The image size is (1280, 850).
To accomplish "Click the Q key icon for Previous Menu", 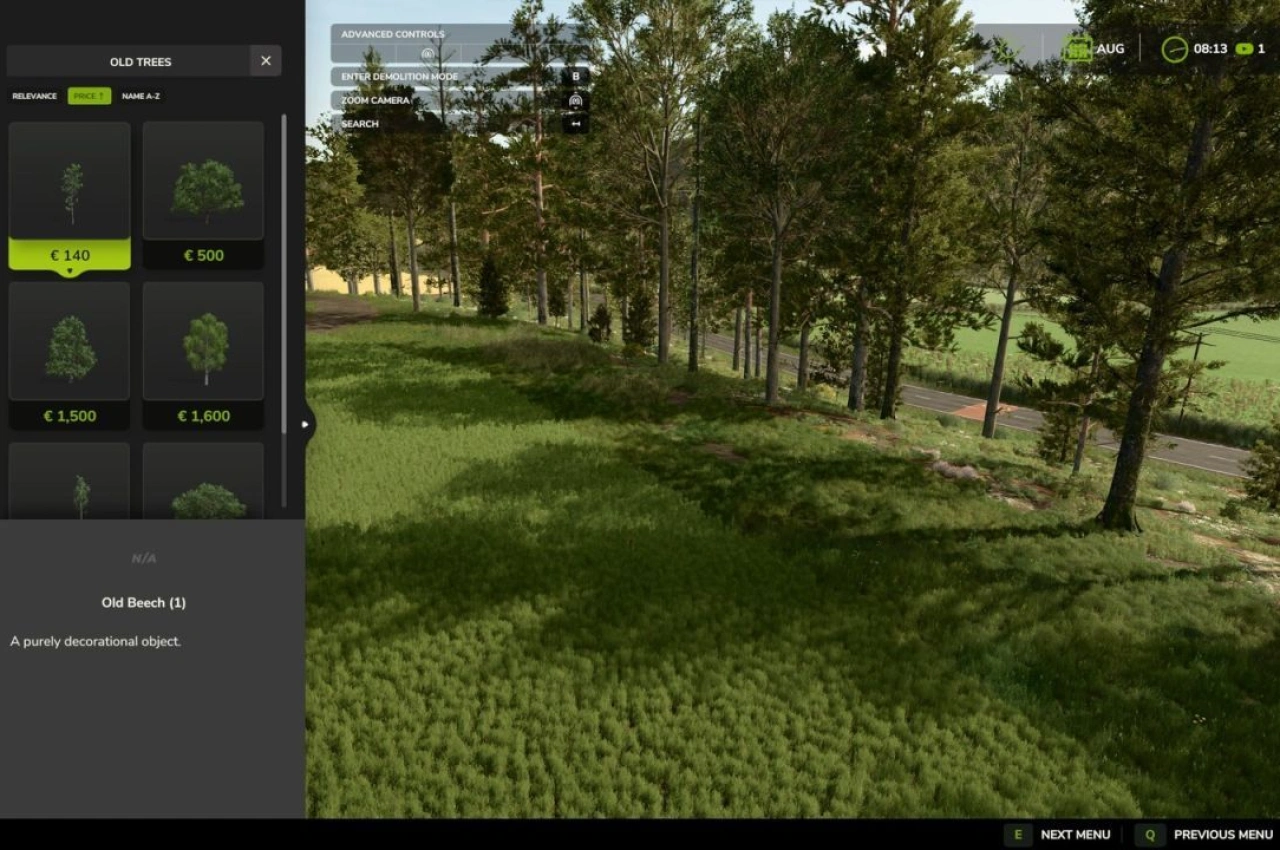I will [1149, 834].
